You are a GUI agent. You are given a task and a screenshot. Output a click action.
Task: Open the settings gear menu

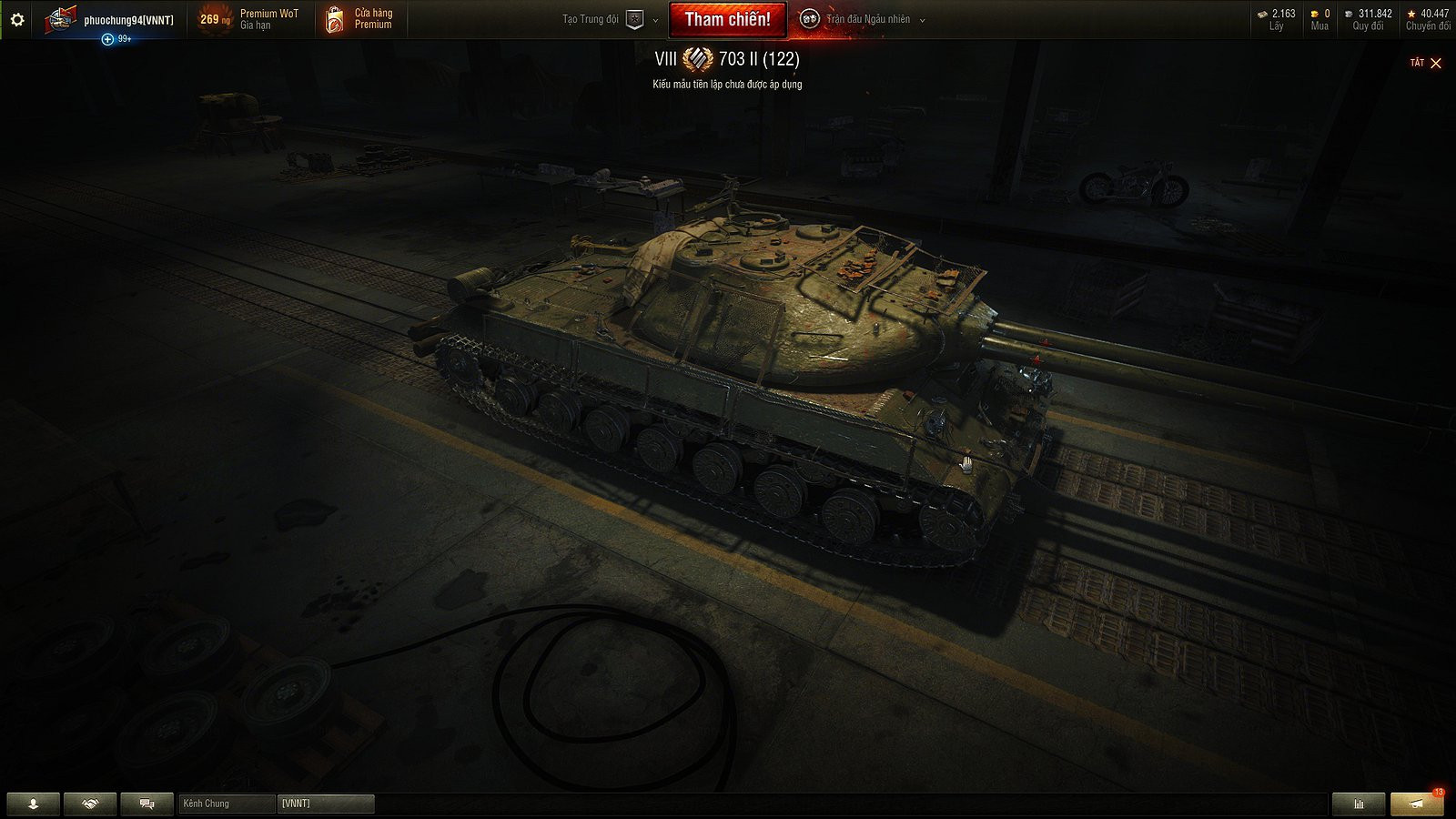(x=16, y=18)
